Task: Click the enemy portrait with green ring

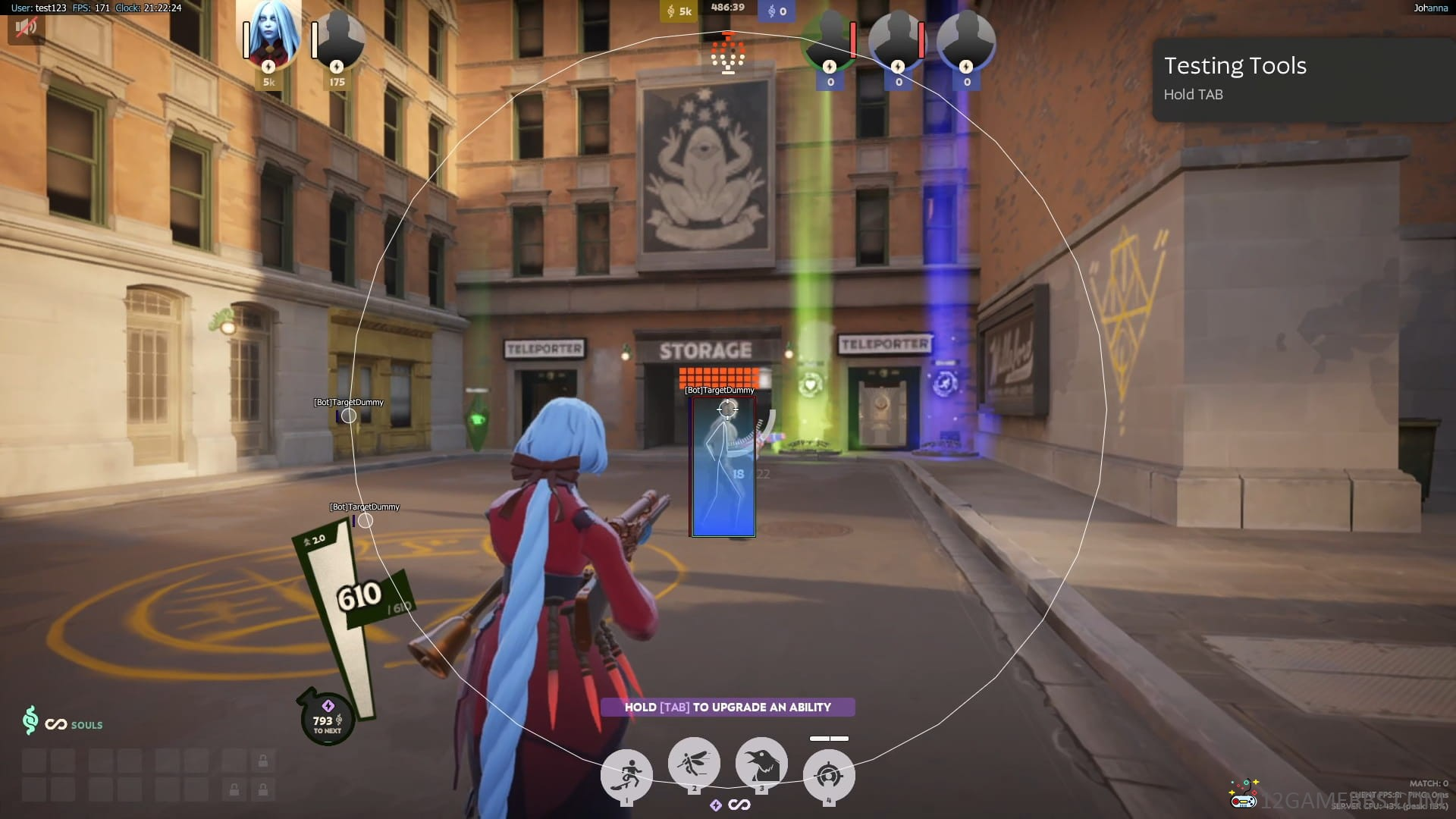Action: coord(830,38)
